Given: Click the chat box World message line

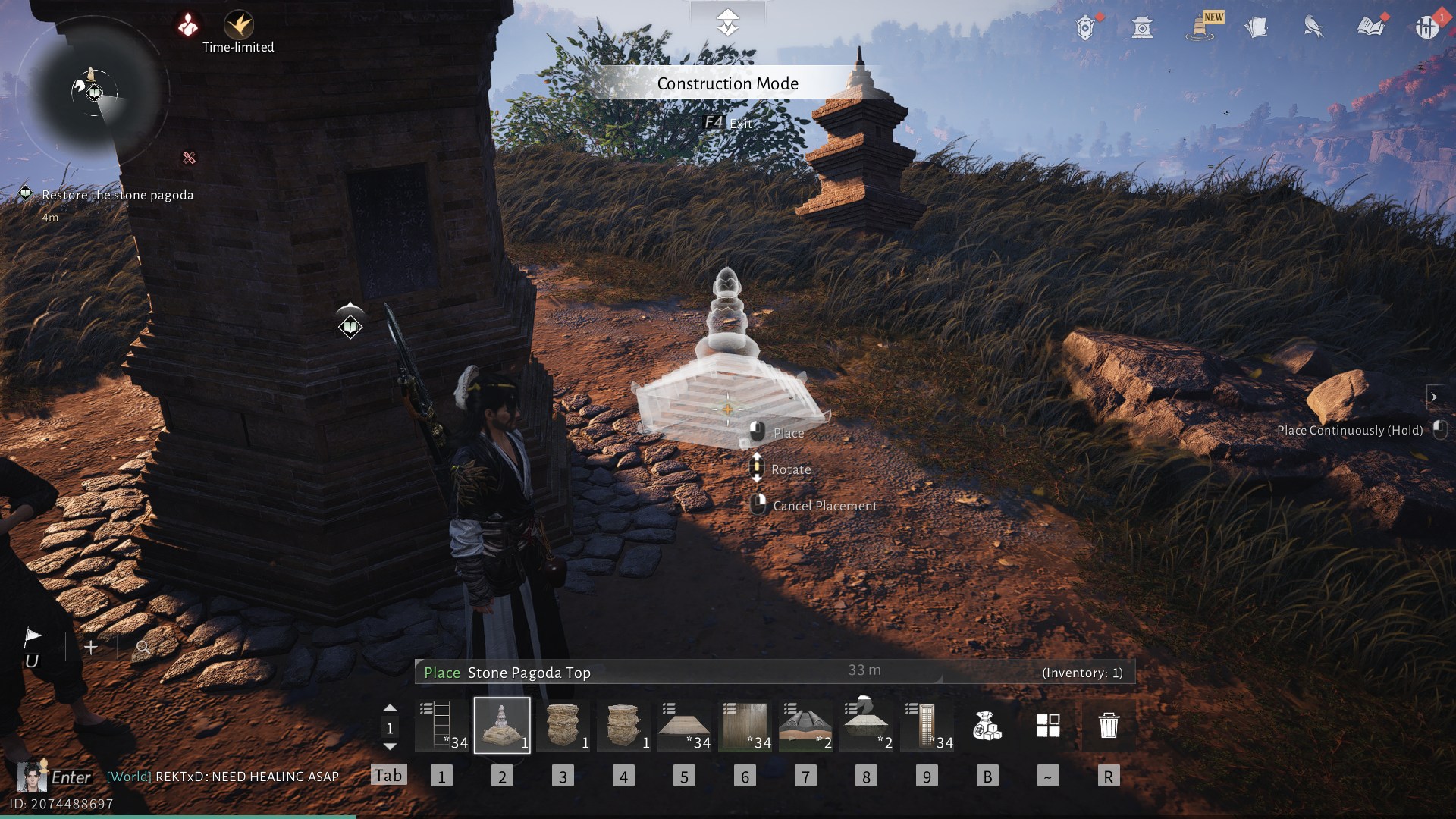Looking at the screenshot, I should coord(223,777).
